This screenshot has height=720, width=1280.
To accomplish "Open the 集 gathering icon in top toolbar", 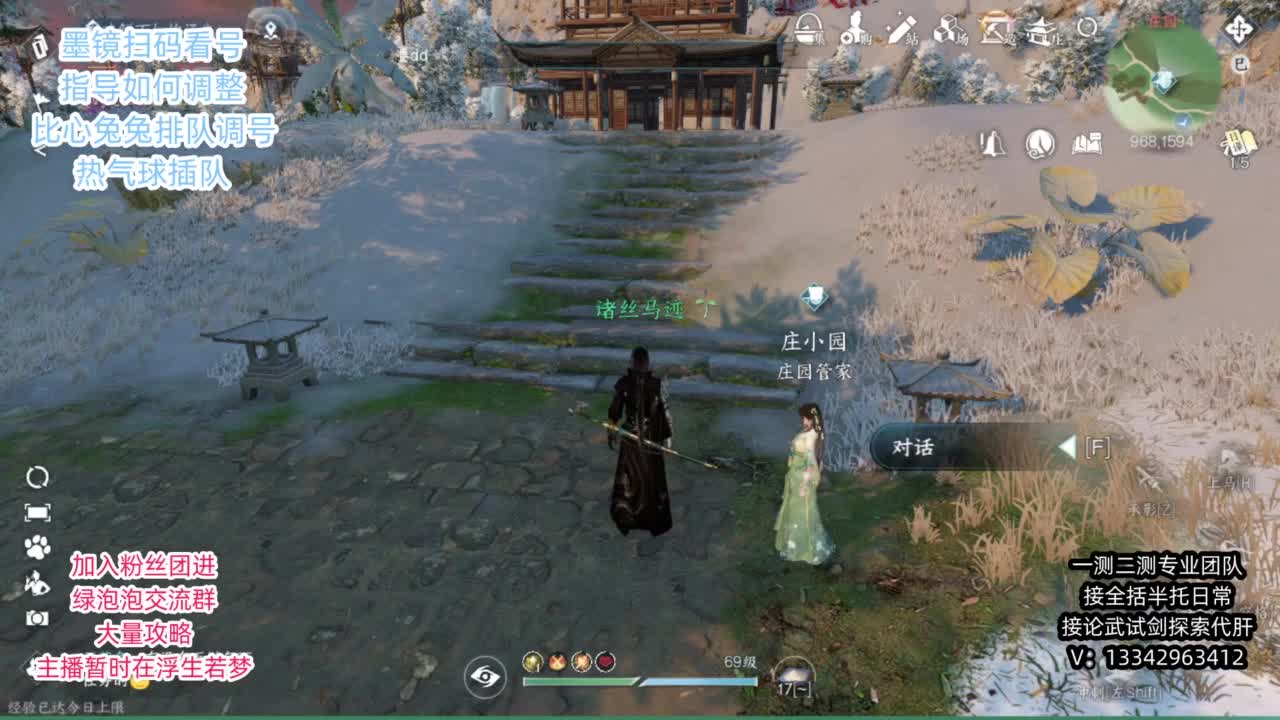I will (807, 30).
